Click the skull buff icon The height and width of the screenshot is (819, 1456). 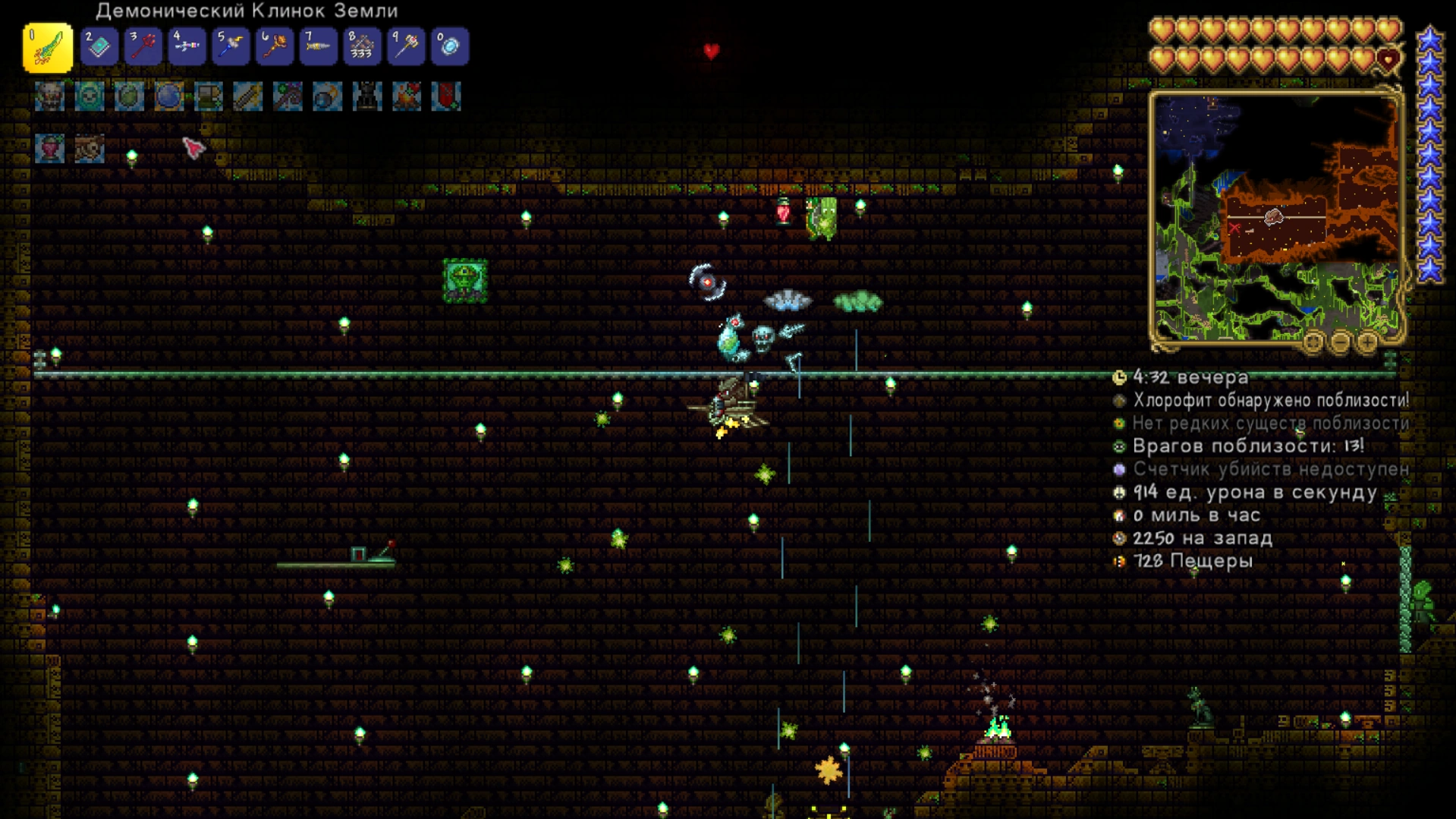[x=49, y=97]
